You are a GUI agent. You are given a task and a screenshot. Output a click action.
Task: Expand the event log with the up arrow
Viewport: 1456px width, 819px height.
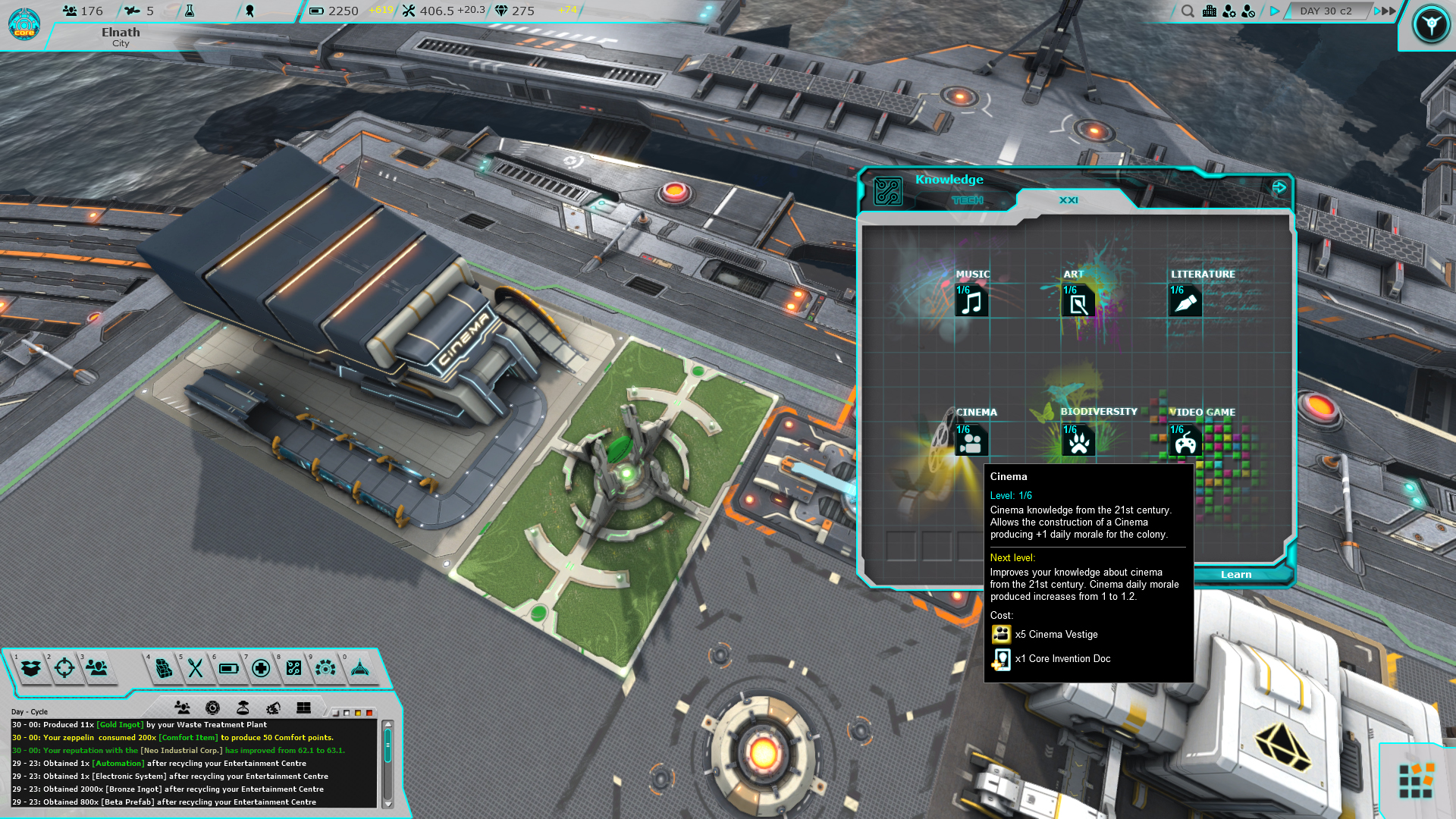387,723
